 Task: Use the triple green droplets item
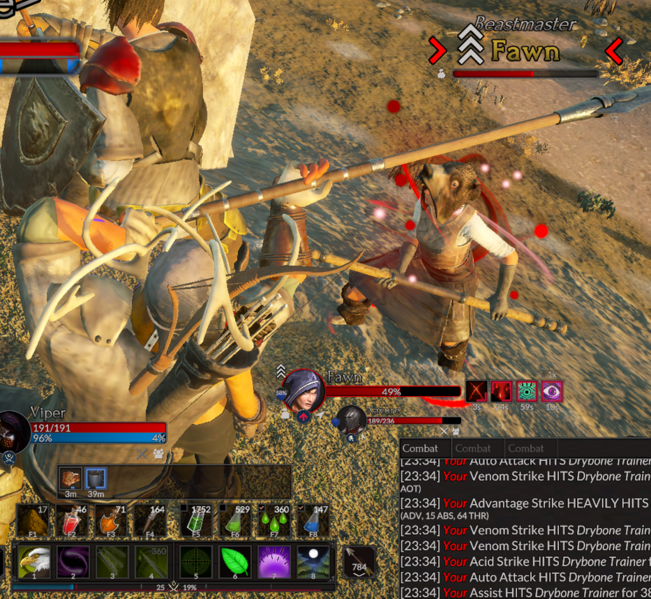pyautogui.click(x=273, y=522)
